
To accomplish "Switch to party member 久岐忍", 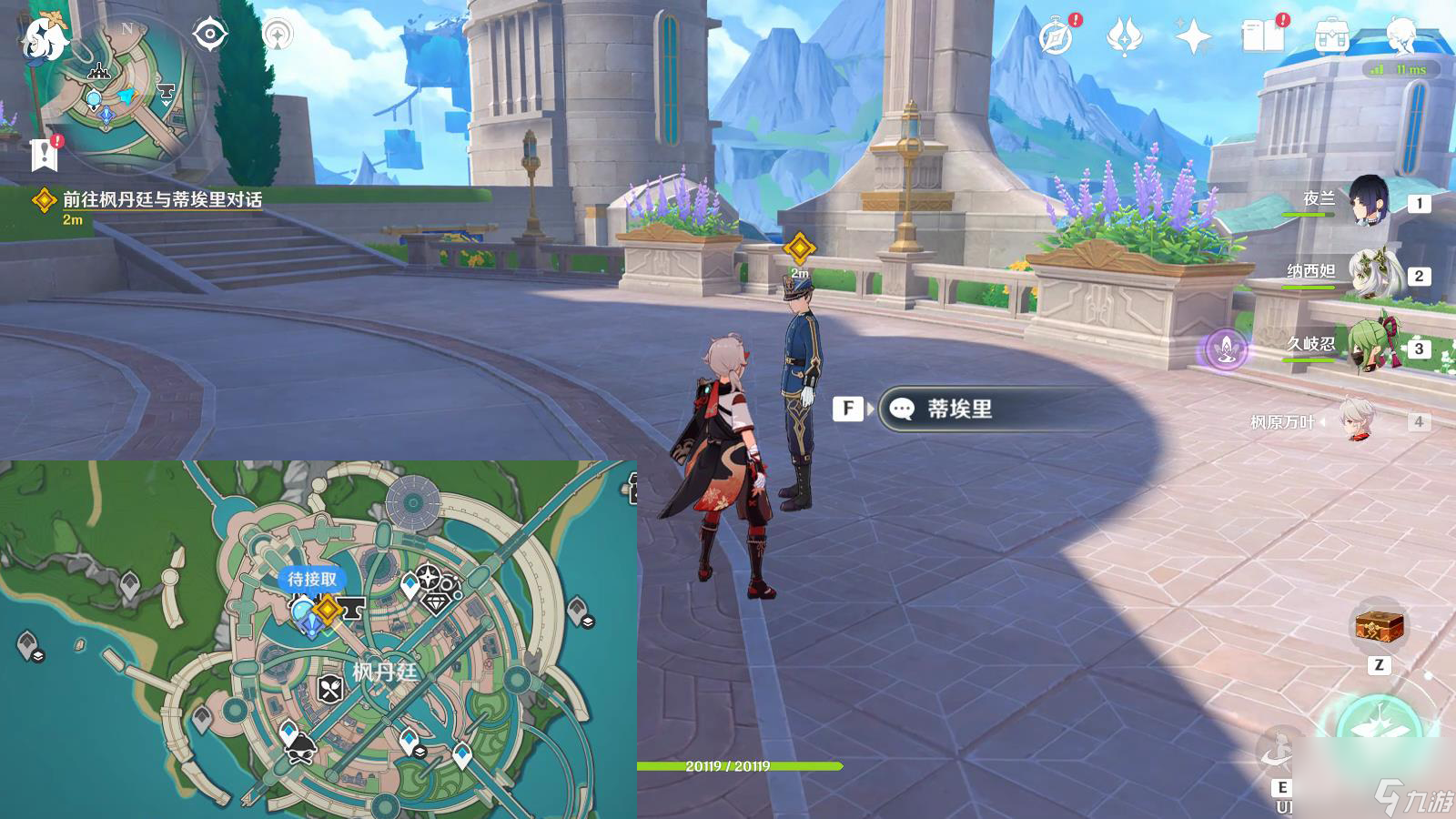I will pyautogui.click(x=1368, y=347).
